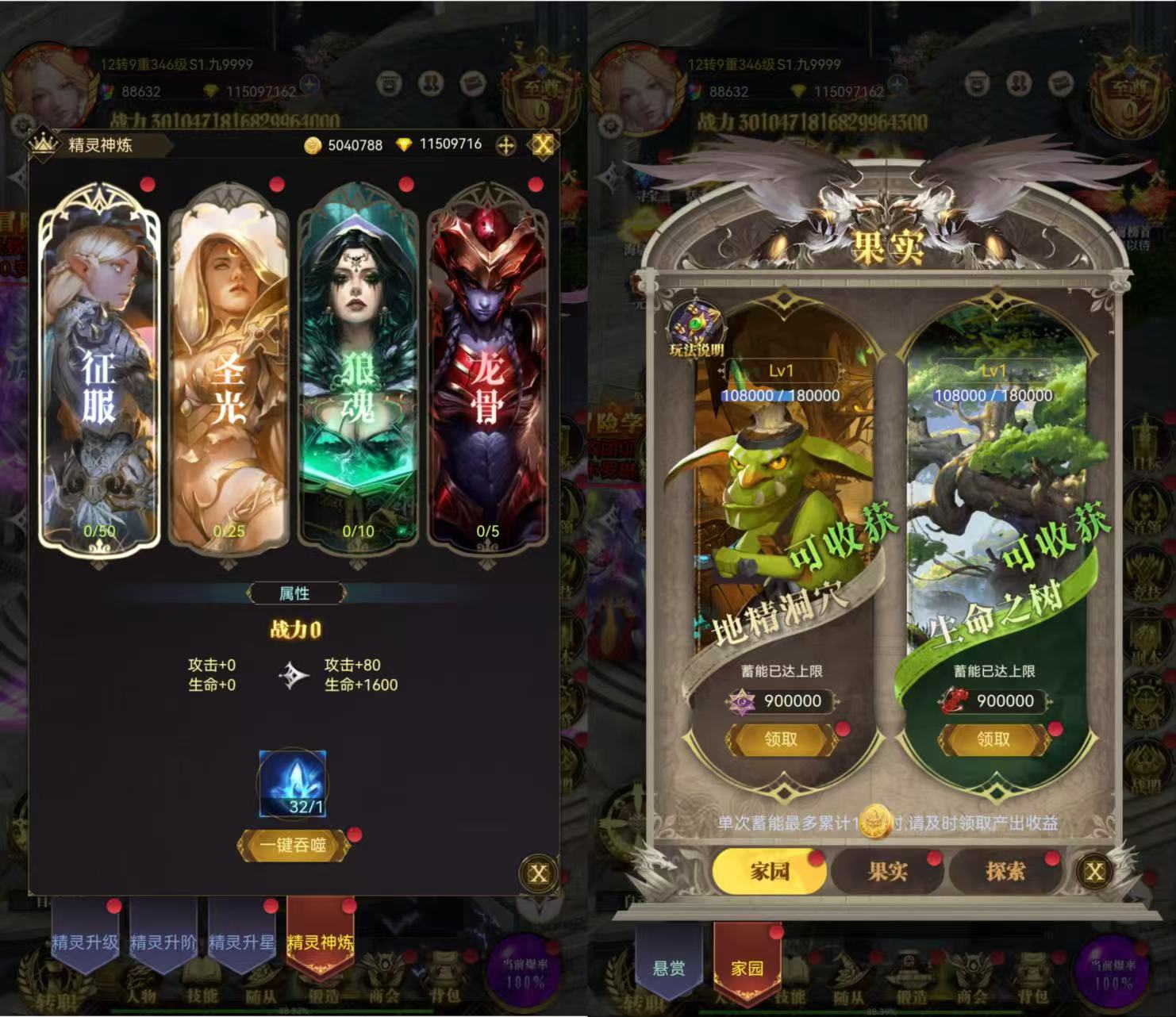Click the 一键吞噬 button
The height and width of the screenshot is (1017, 1176).
pos(293,846)
